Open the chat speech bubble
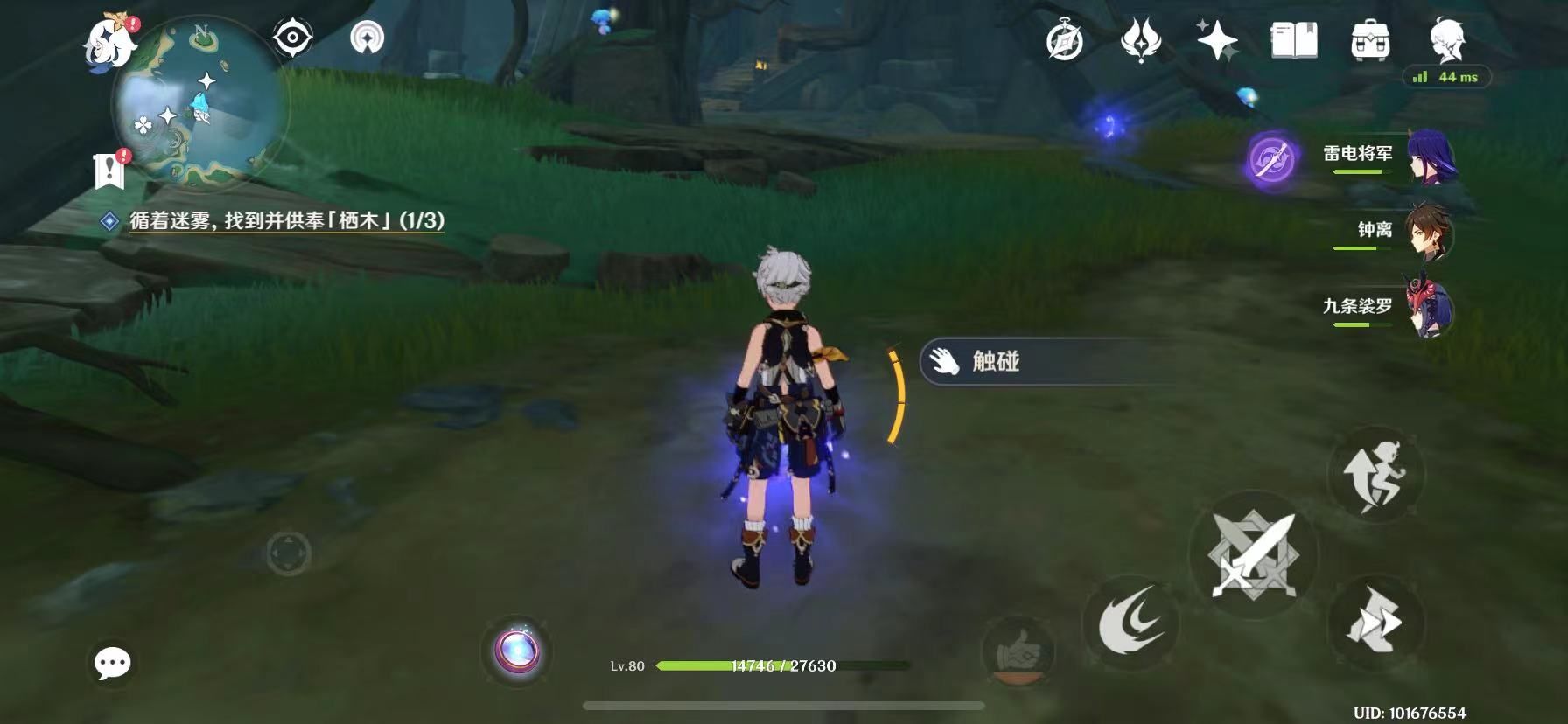Screen dimensions: 1568x724 [x=113, y=664]
